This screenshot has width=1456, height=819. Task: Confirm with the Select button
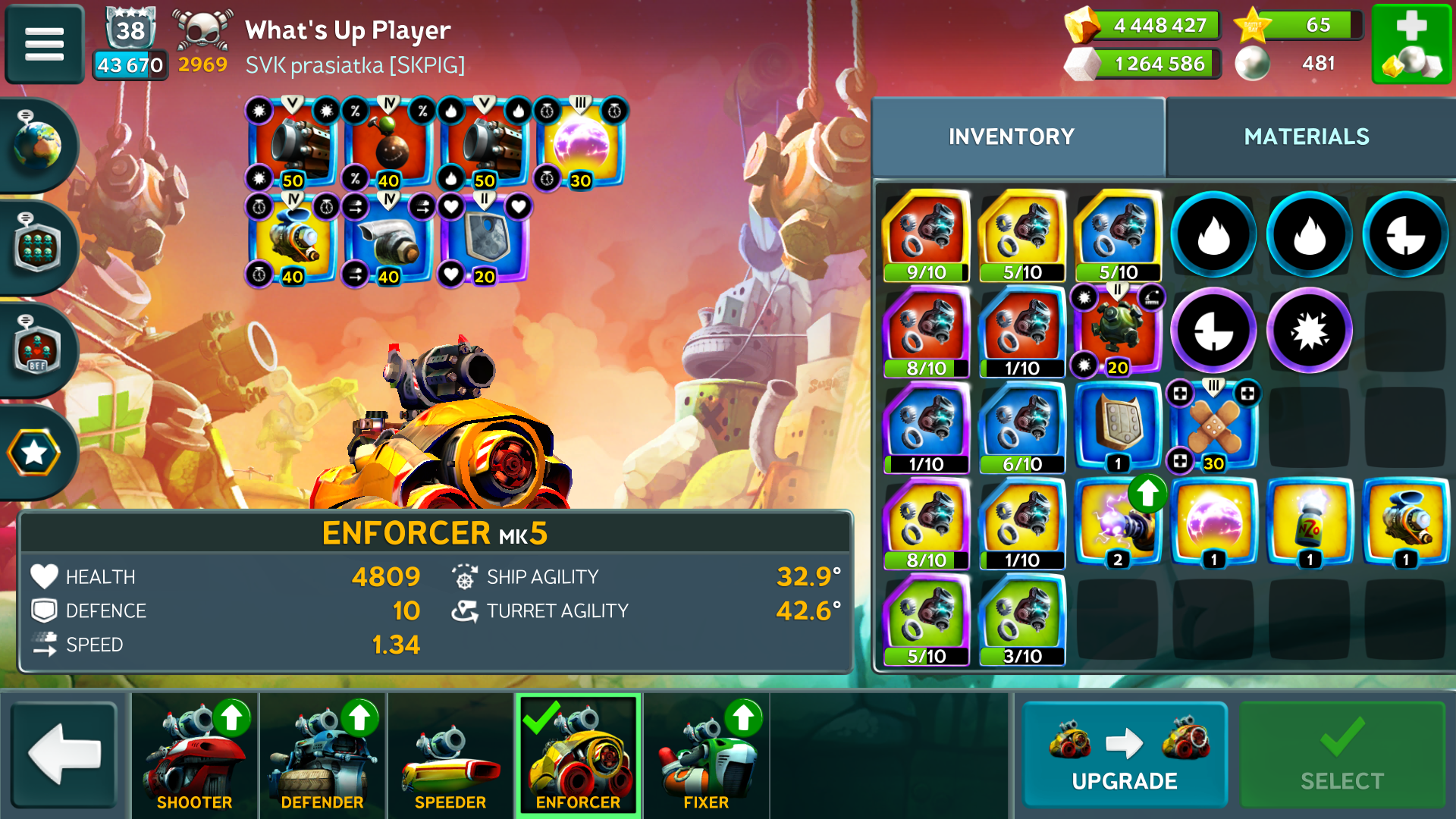pyautogui.click(x=1341, y=755)
